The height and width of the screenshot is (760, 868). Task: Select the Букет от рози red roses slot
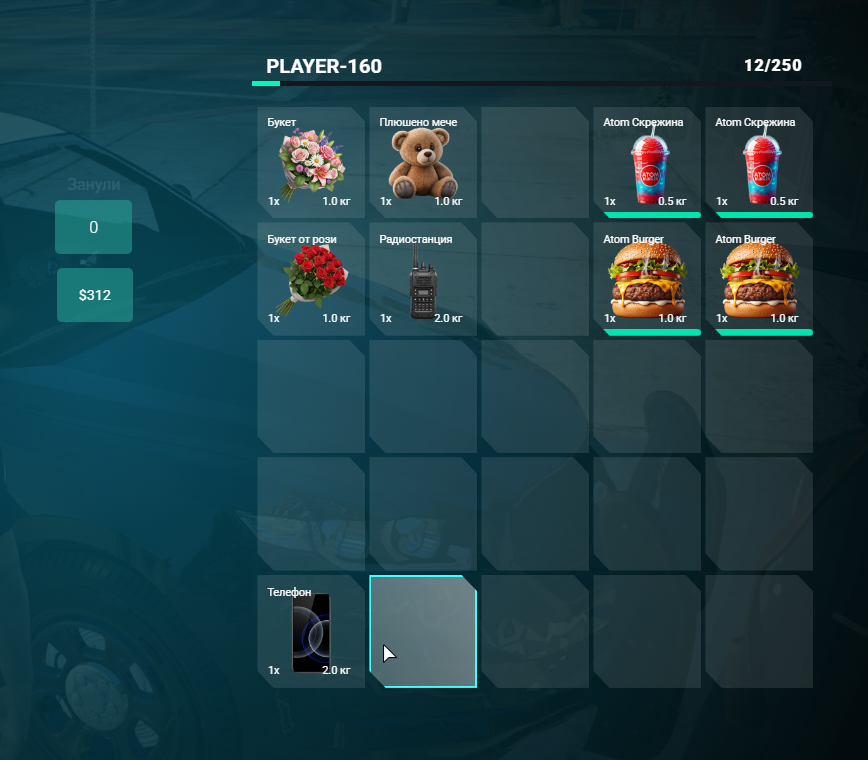click(310, 278)
